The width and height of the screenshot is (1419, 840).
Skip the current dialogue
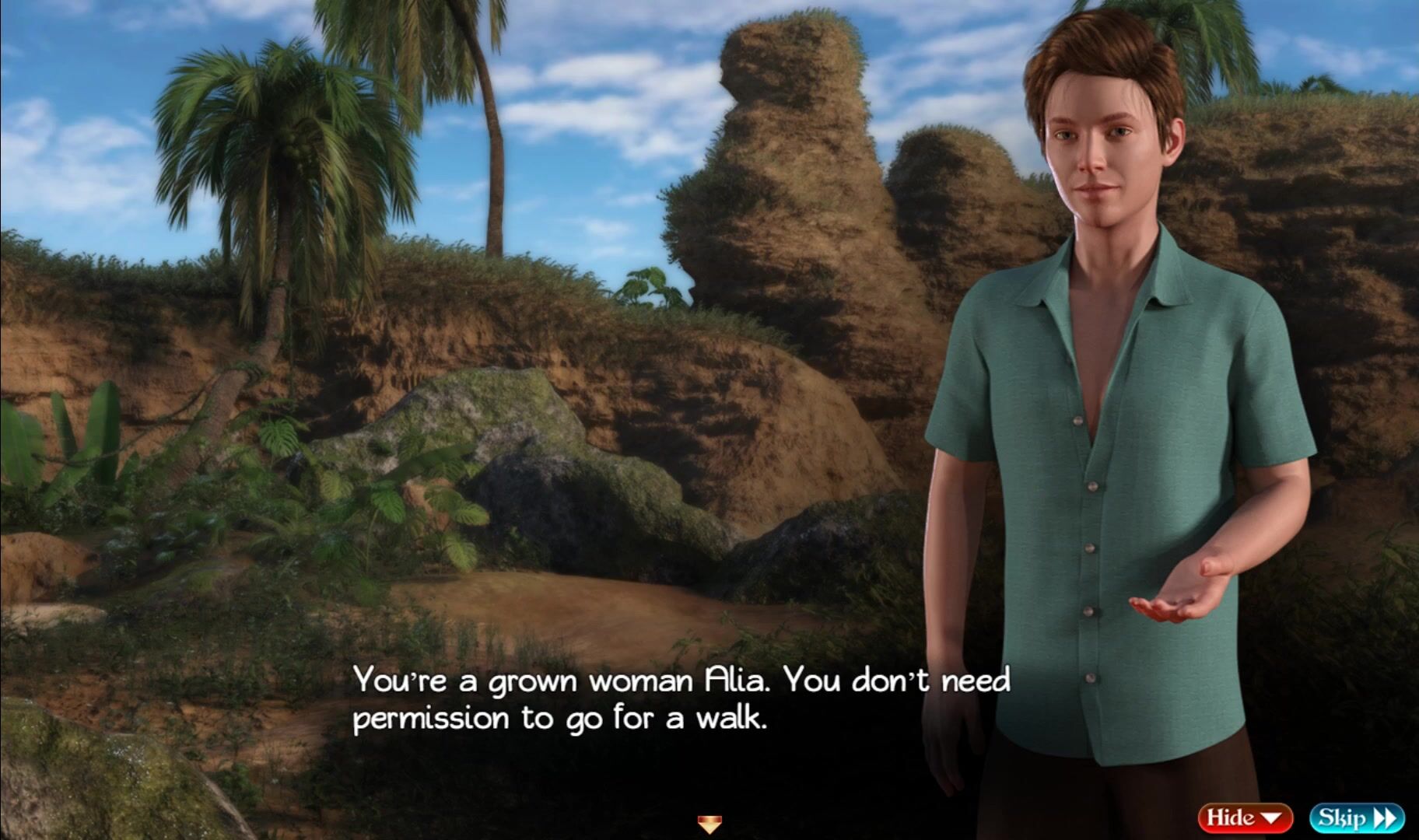[x=1357, y=817]
